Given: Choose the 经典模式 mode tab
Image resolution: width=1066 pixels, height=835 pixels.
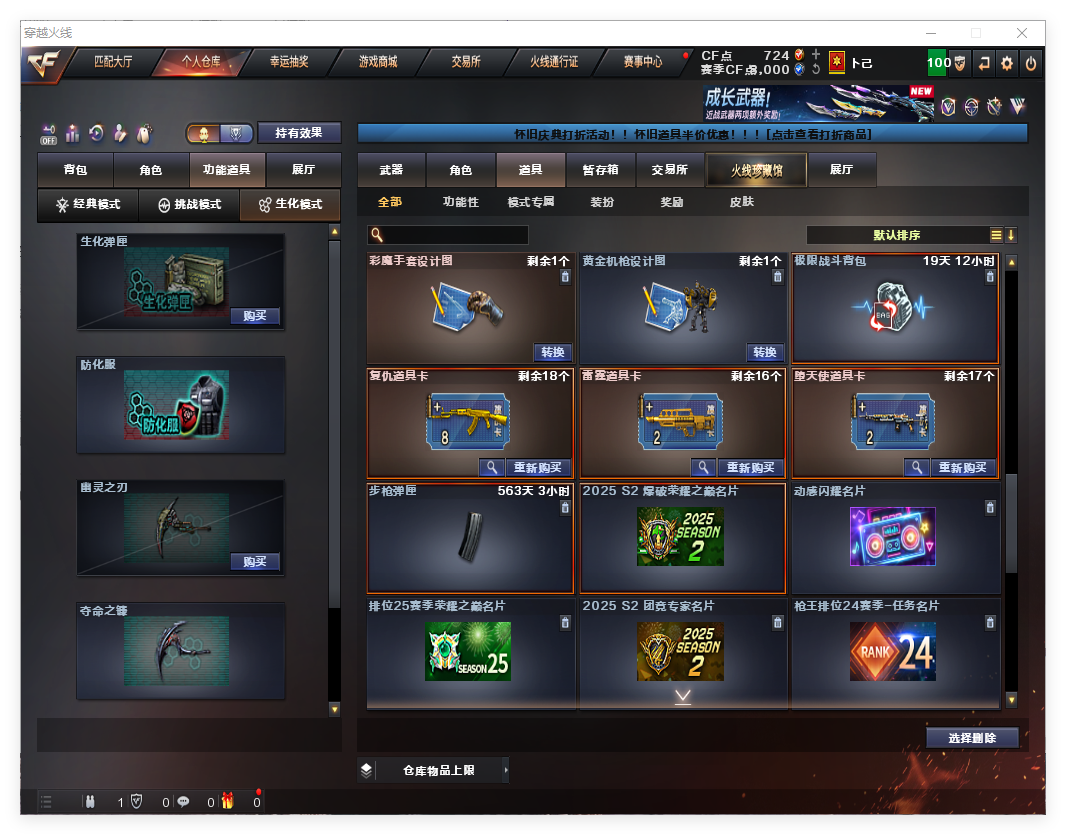Looking at the screenshot, I should tap(88, 204).
